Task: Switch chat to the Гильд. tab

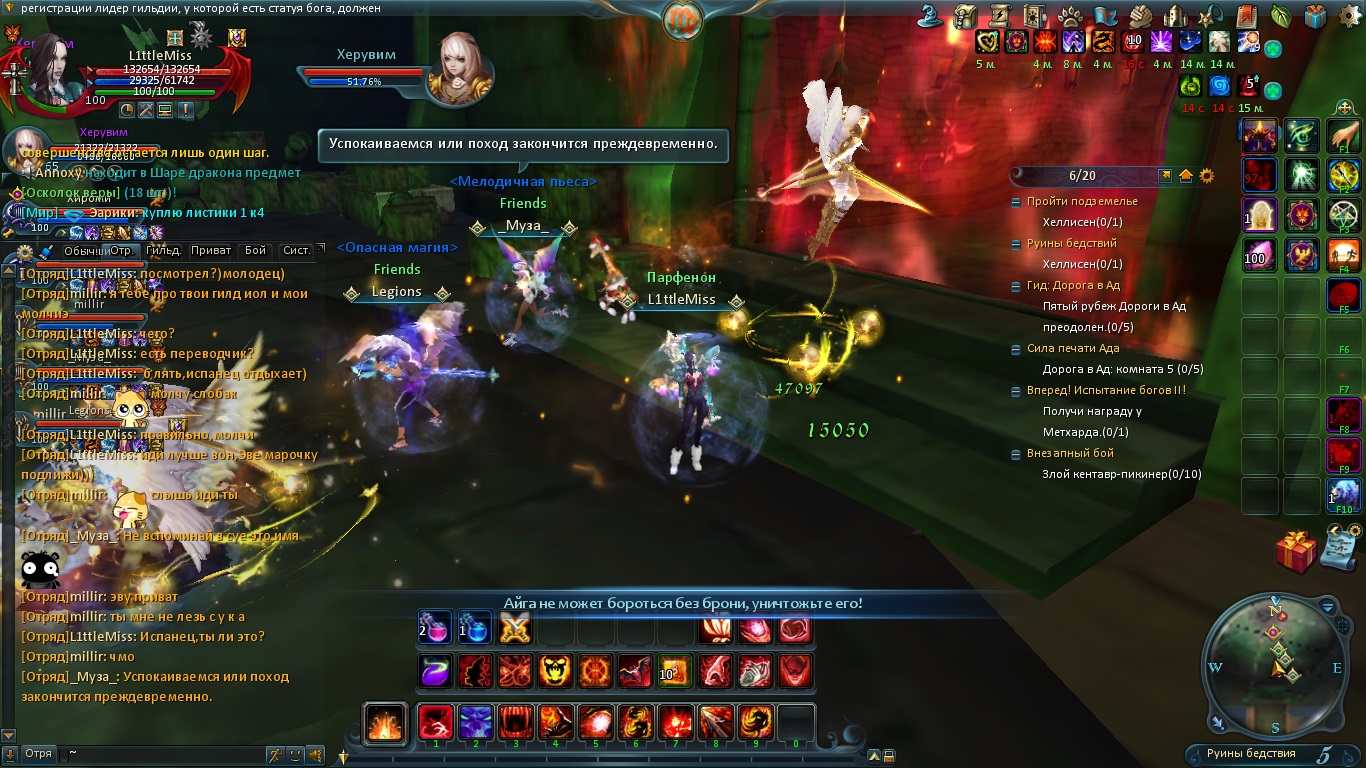Action: (162, 251)
